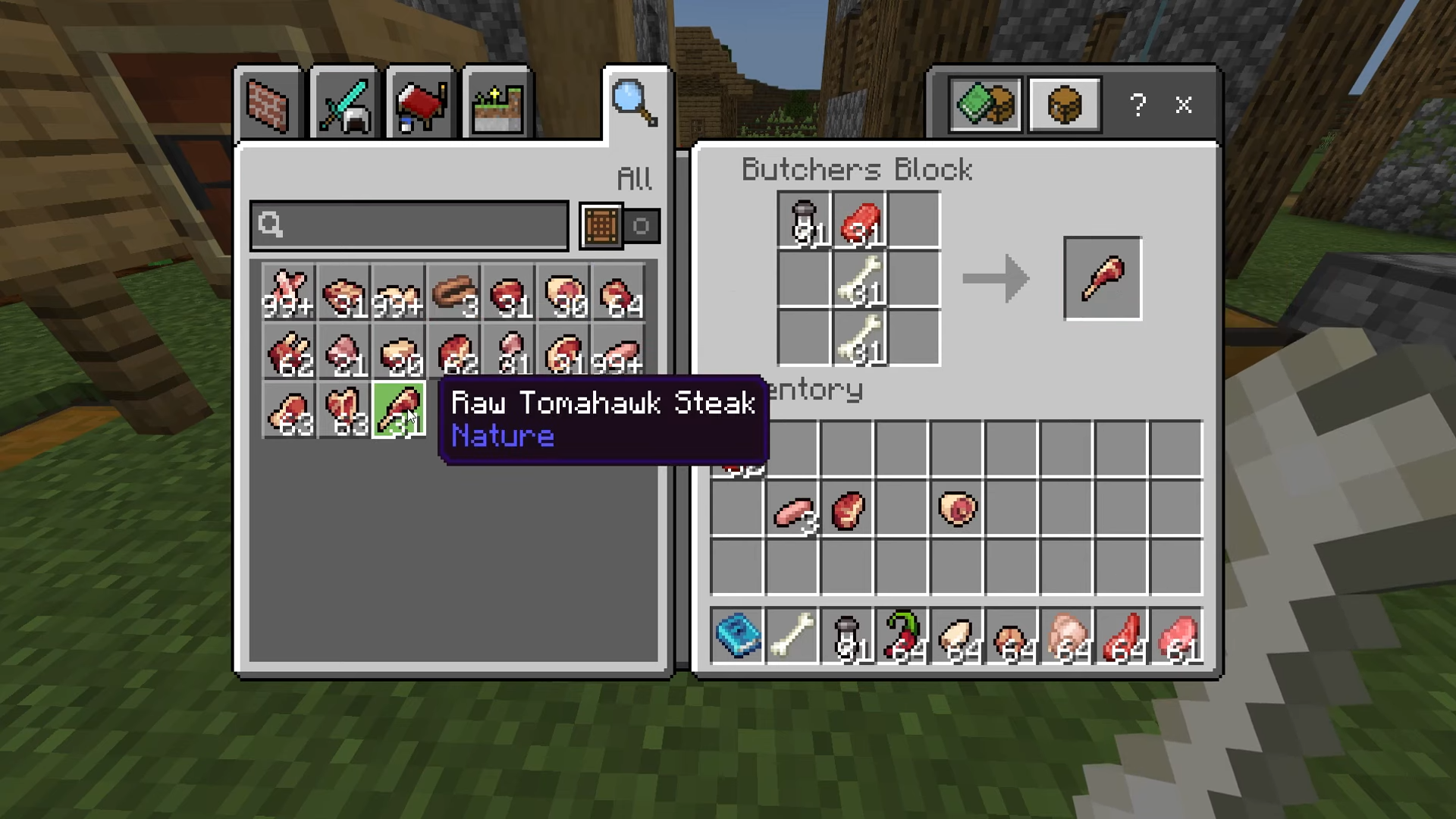Pick the chili pepper hotbar slot
This screenshot has height=819, width=1456.
pos(902,635)
